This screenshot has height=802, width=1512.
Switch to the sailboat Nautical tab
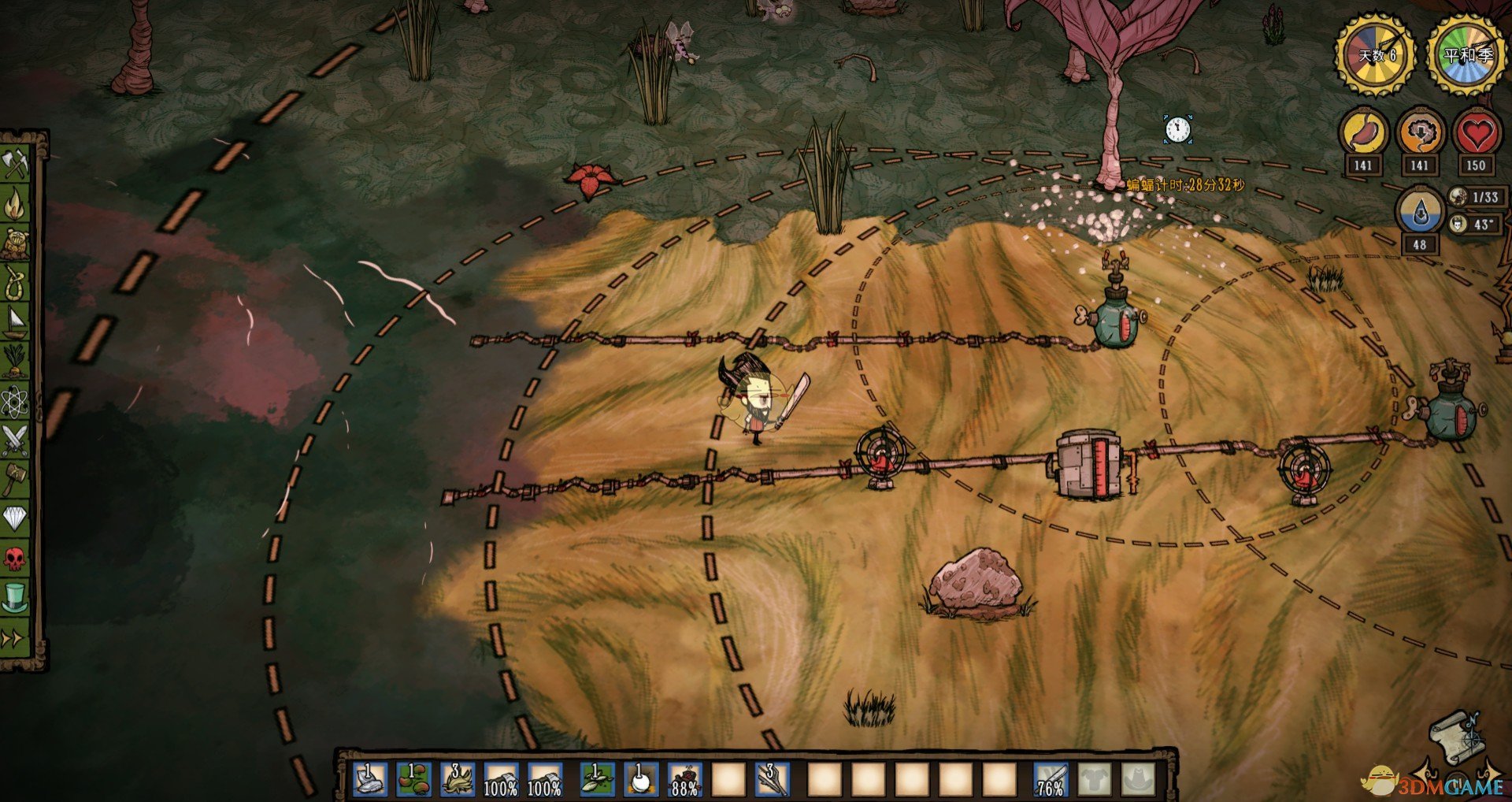15,321
